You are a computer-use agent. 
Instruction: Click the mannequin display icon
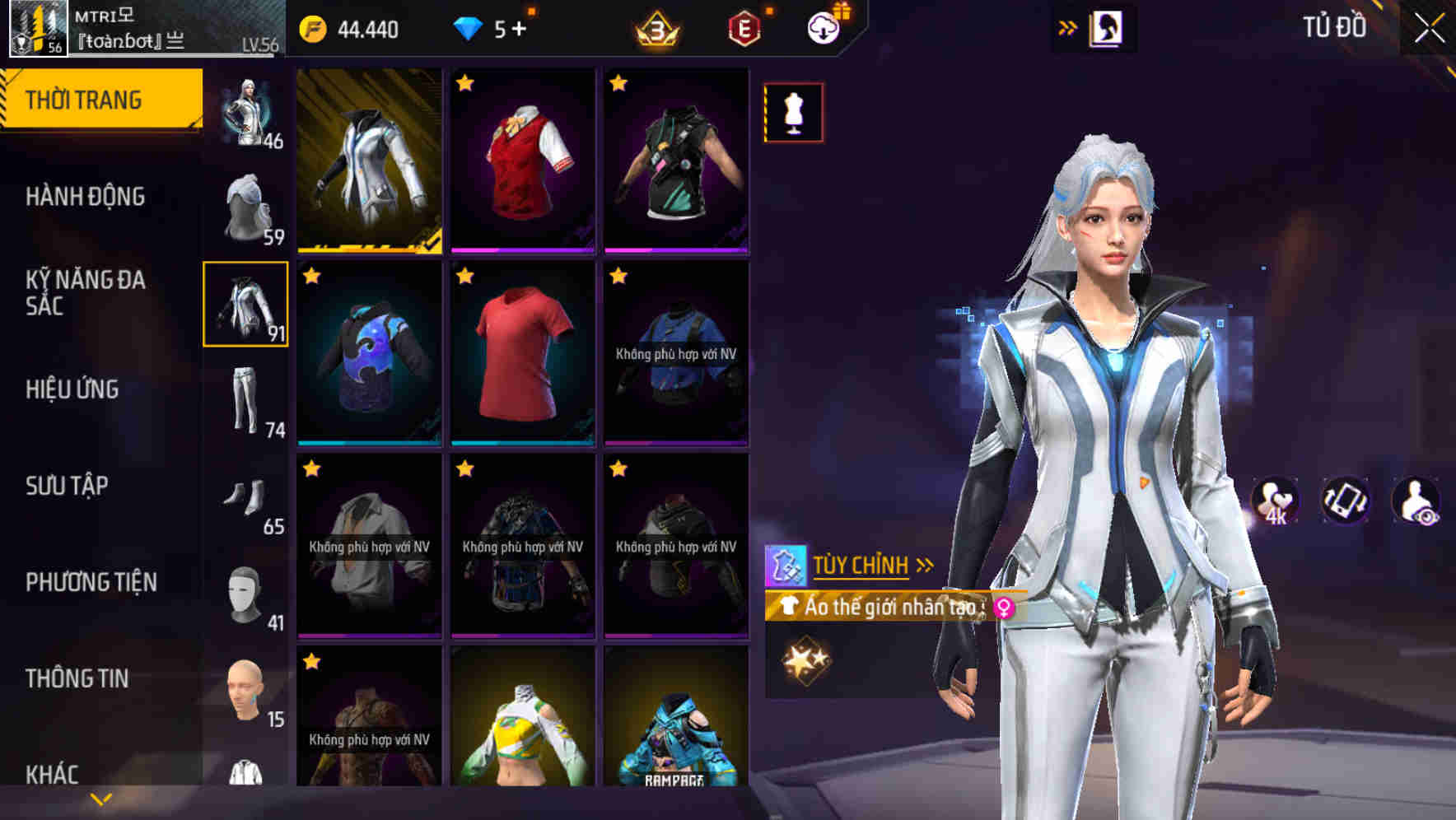792,113
